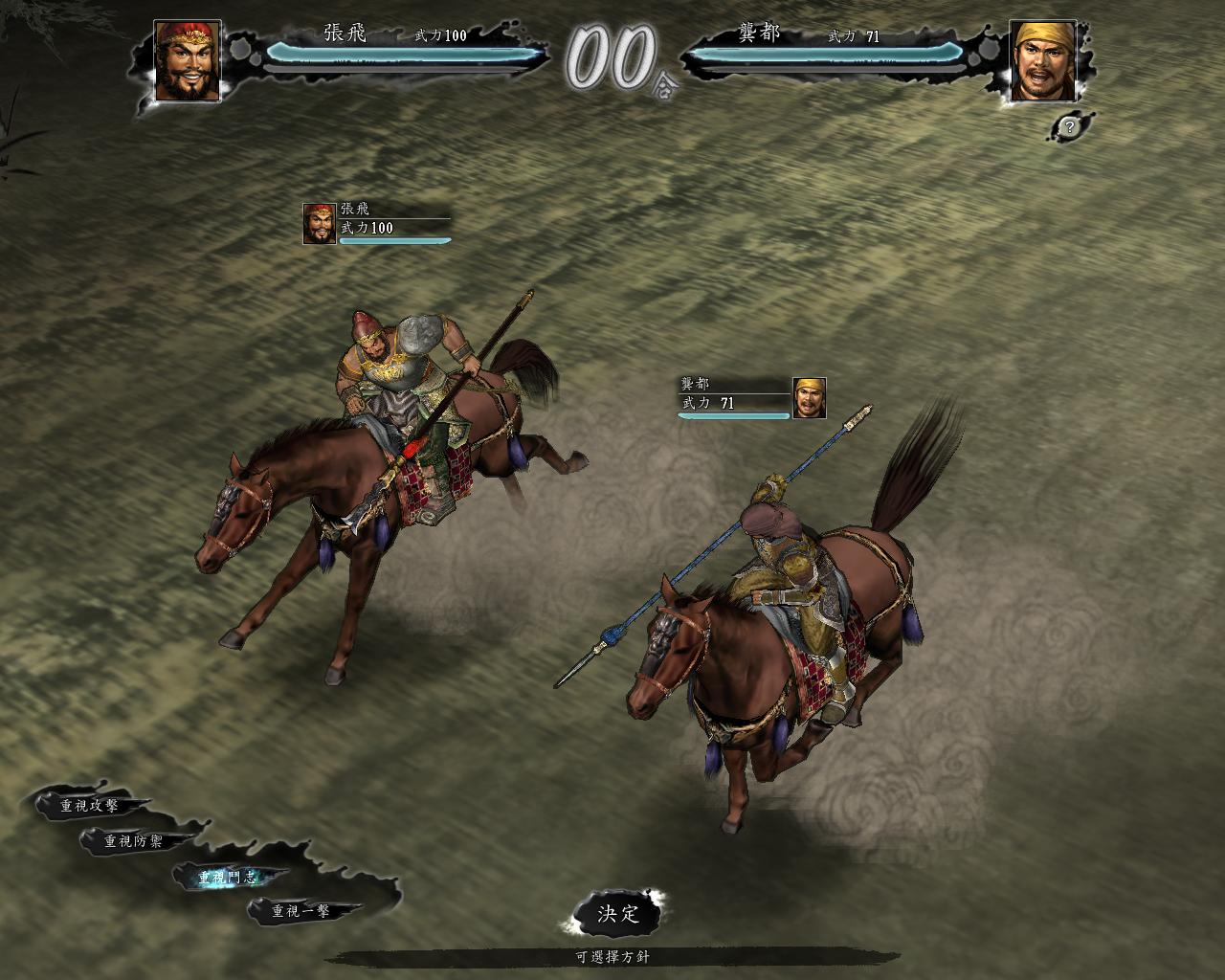Viewport: 1225px width, 980px height.
Task: Choose the 重視防禦 defense-focus option
Action: tap(134, 841)
